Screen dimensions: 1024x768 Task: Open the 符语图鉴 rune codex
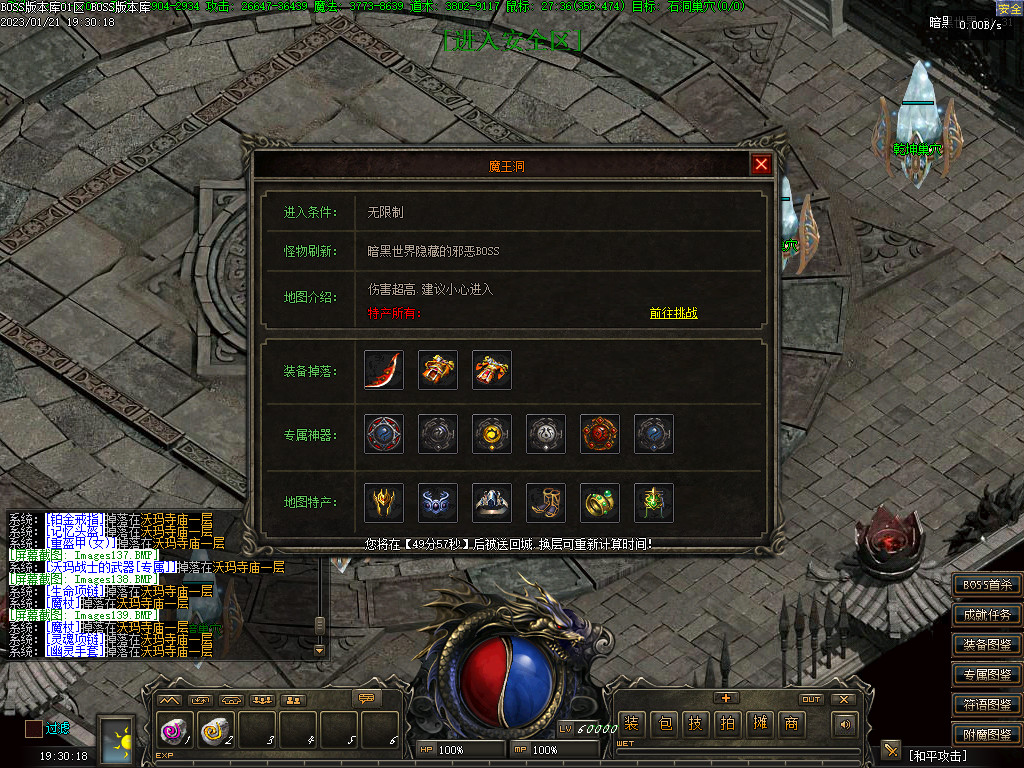[987, 705]
